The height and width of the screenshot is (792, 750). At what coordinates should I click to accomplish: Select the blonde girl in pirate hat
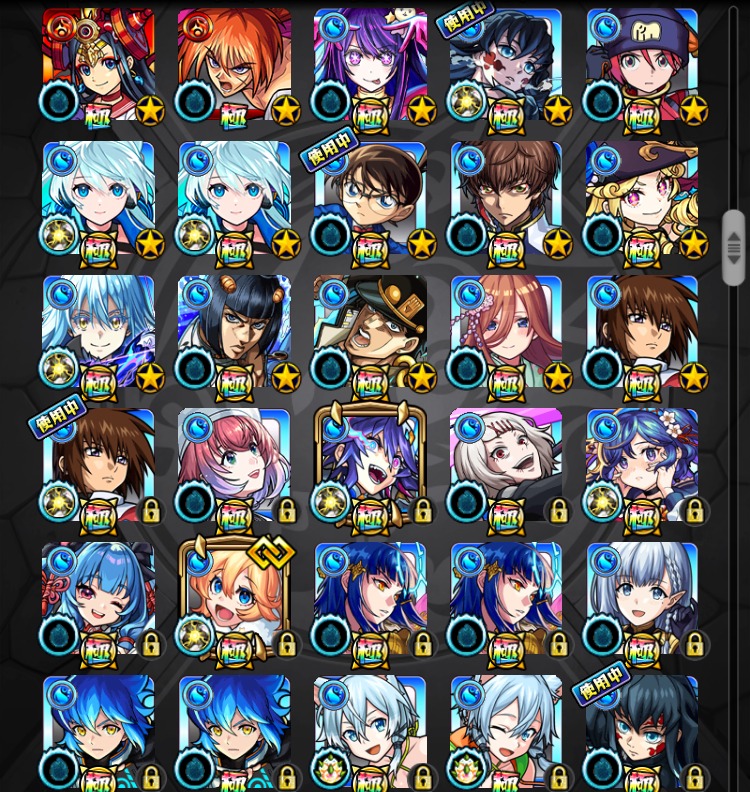coord(642,198)
